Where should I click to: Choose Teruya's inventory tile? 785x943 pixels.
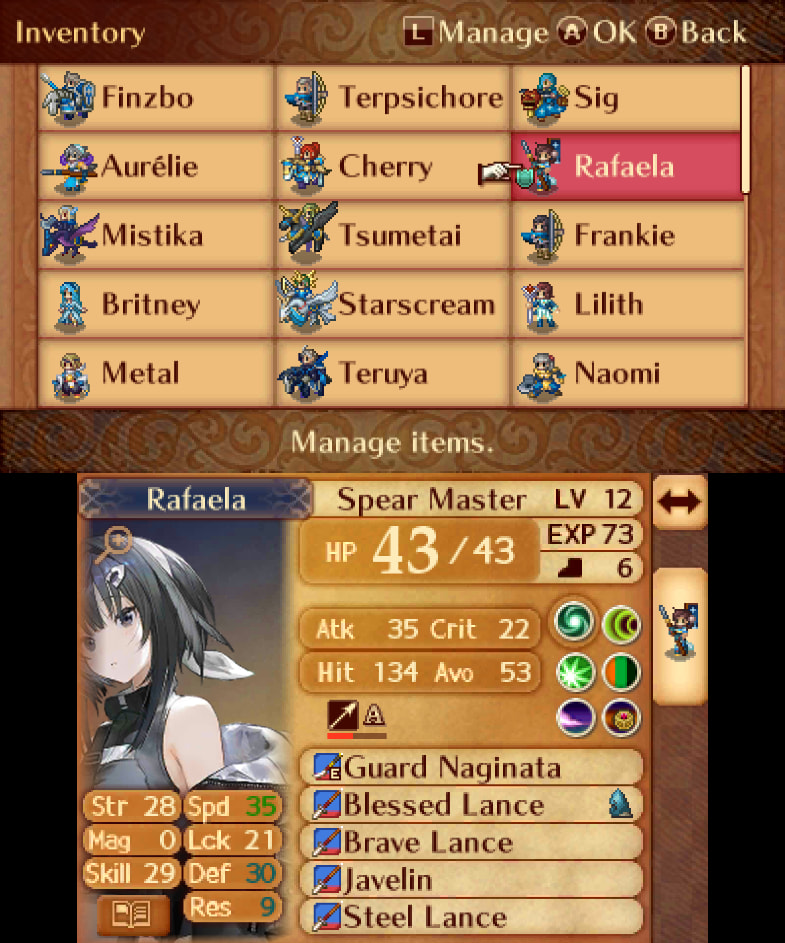coord(392,374)
